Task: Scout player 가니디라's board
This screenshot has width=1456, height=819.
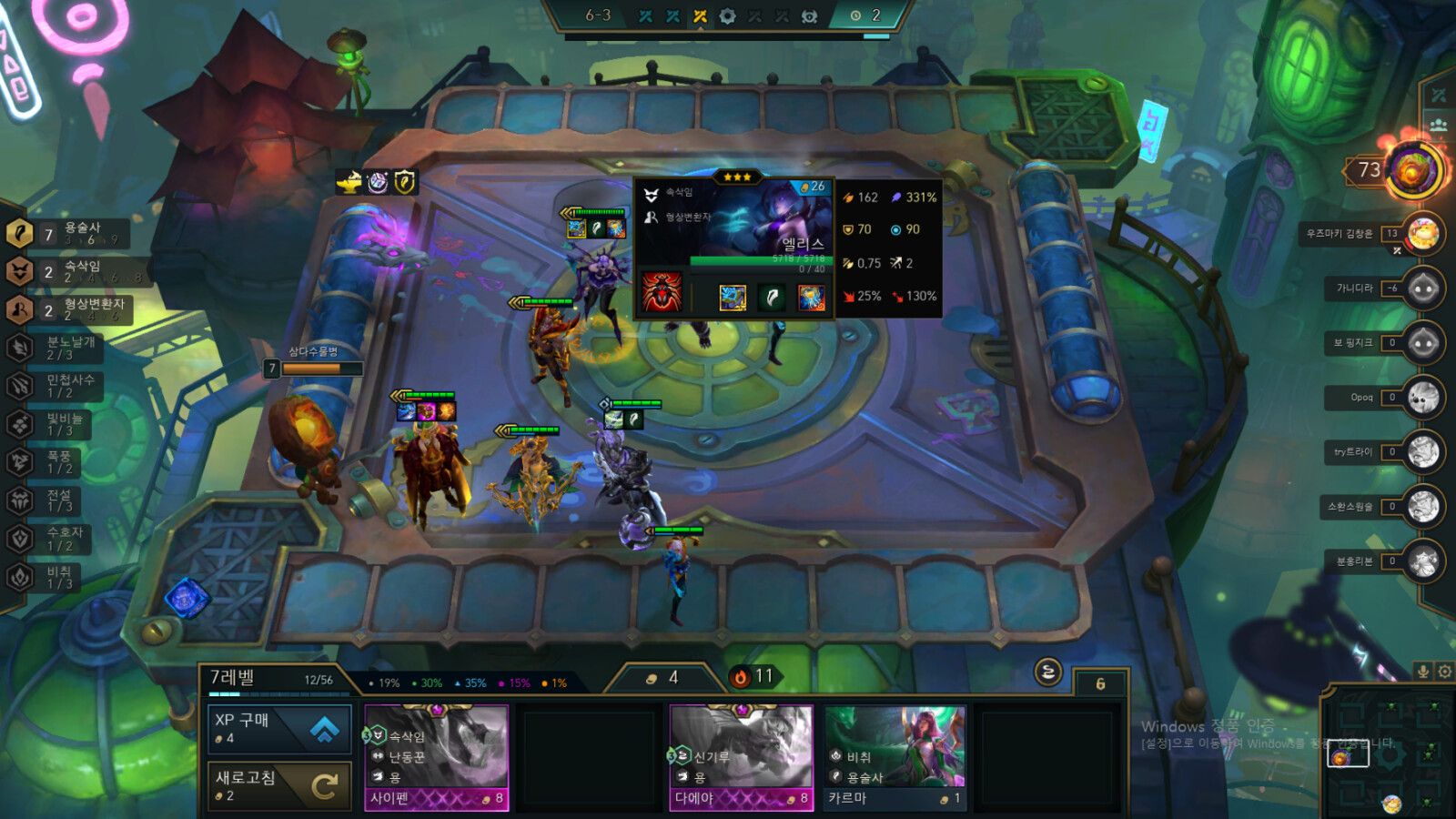Action: pyautogui.click(x=1422, y=289)
